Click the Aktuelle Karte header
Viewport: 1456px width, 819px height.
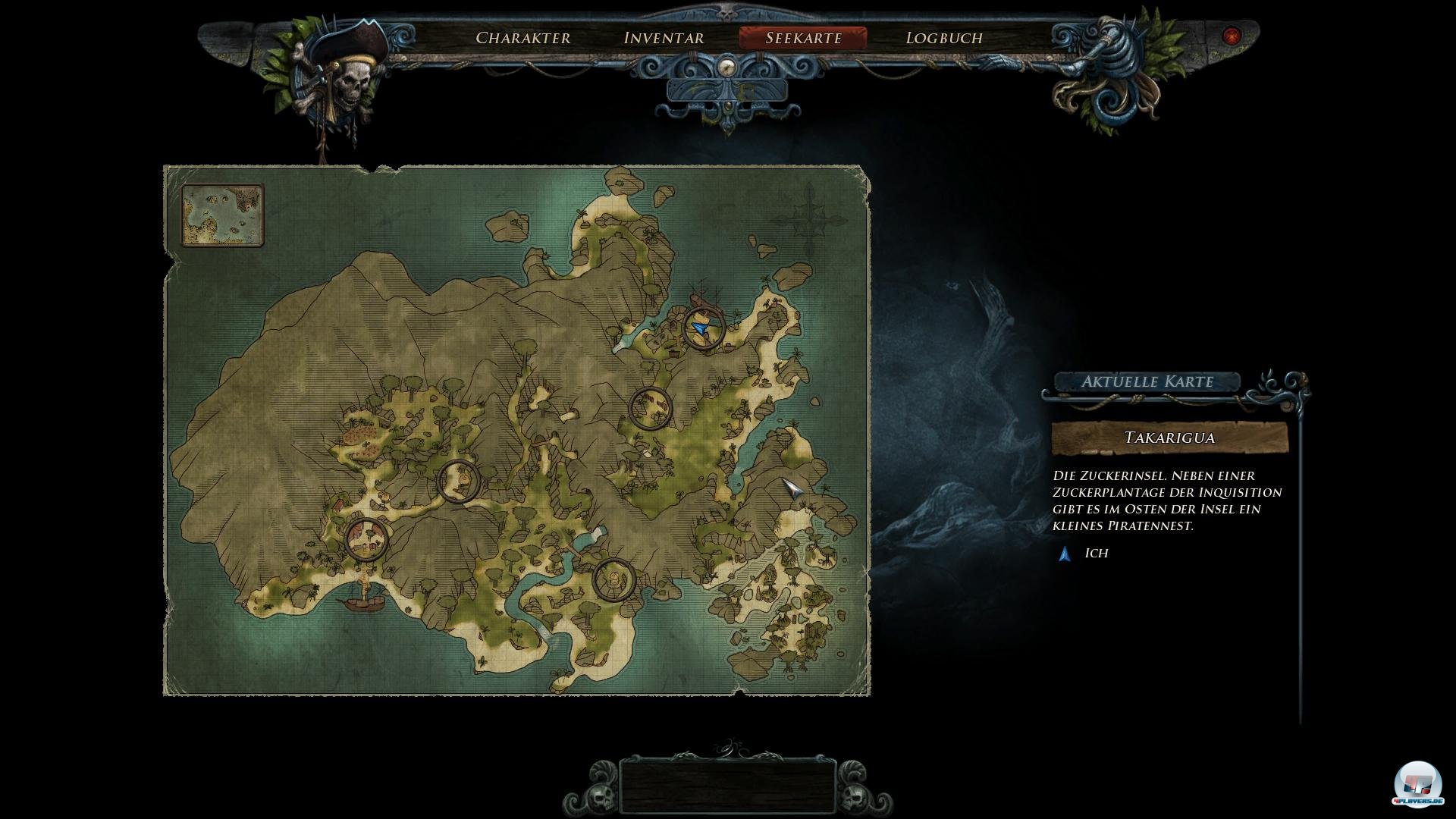1147,381
